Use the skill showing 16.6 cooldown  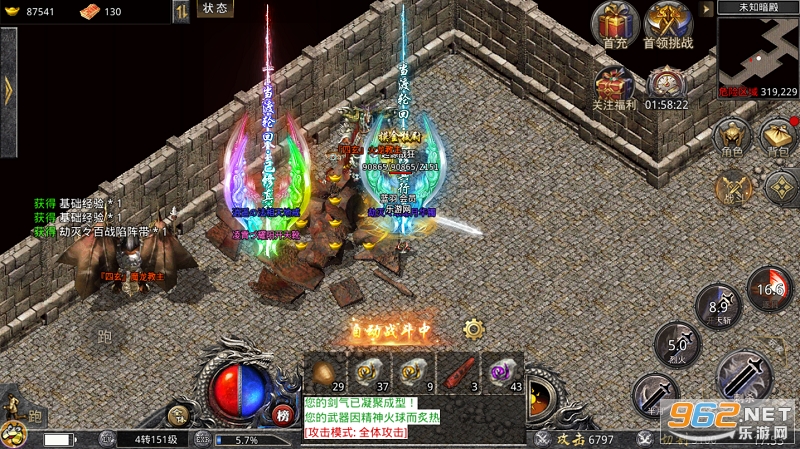tap(769, 288)
